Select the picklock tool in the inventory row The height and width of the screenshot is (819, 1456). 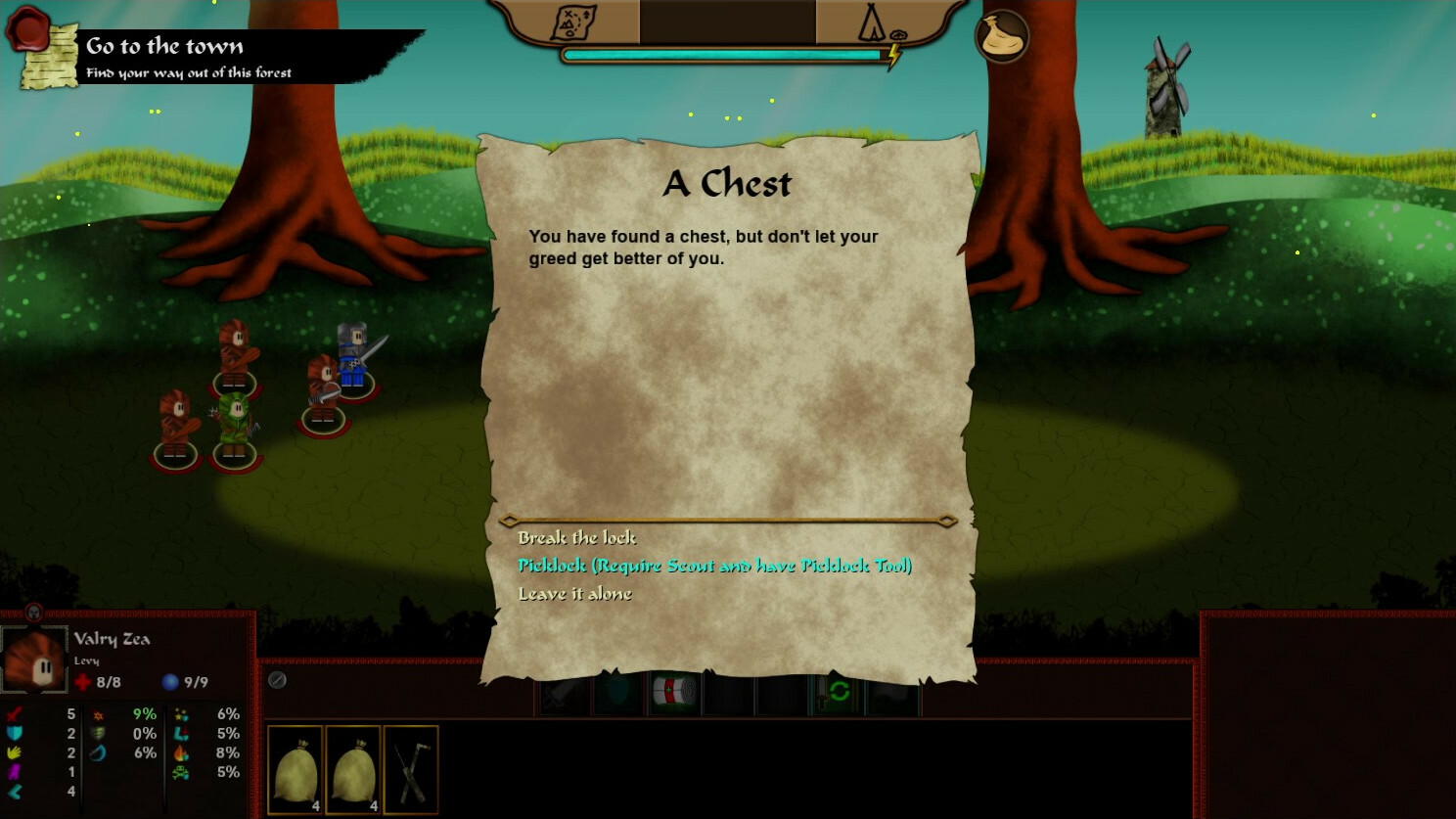(x=411, y=770)
